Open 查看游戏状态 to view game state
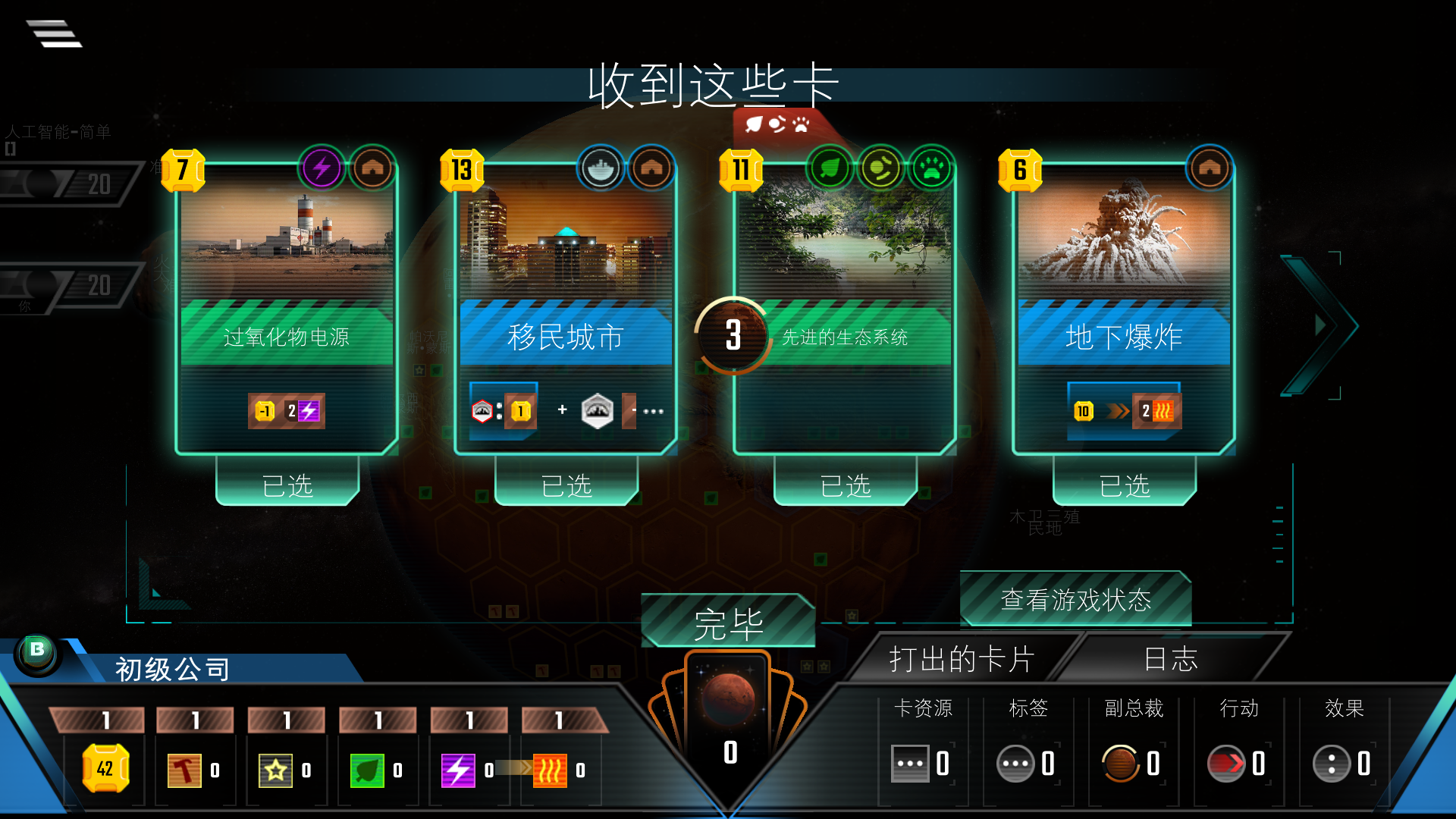The height and width of the screenshot is (819, 1456). point(1075,600)
